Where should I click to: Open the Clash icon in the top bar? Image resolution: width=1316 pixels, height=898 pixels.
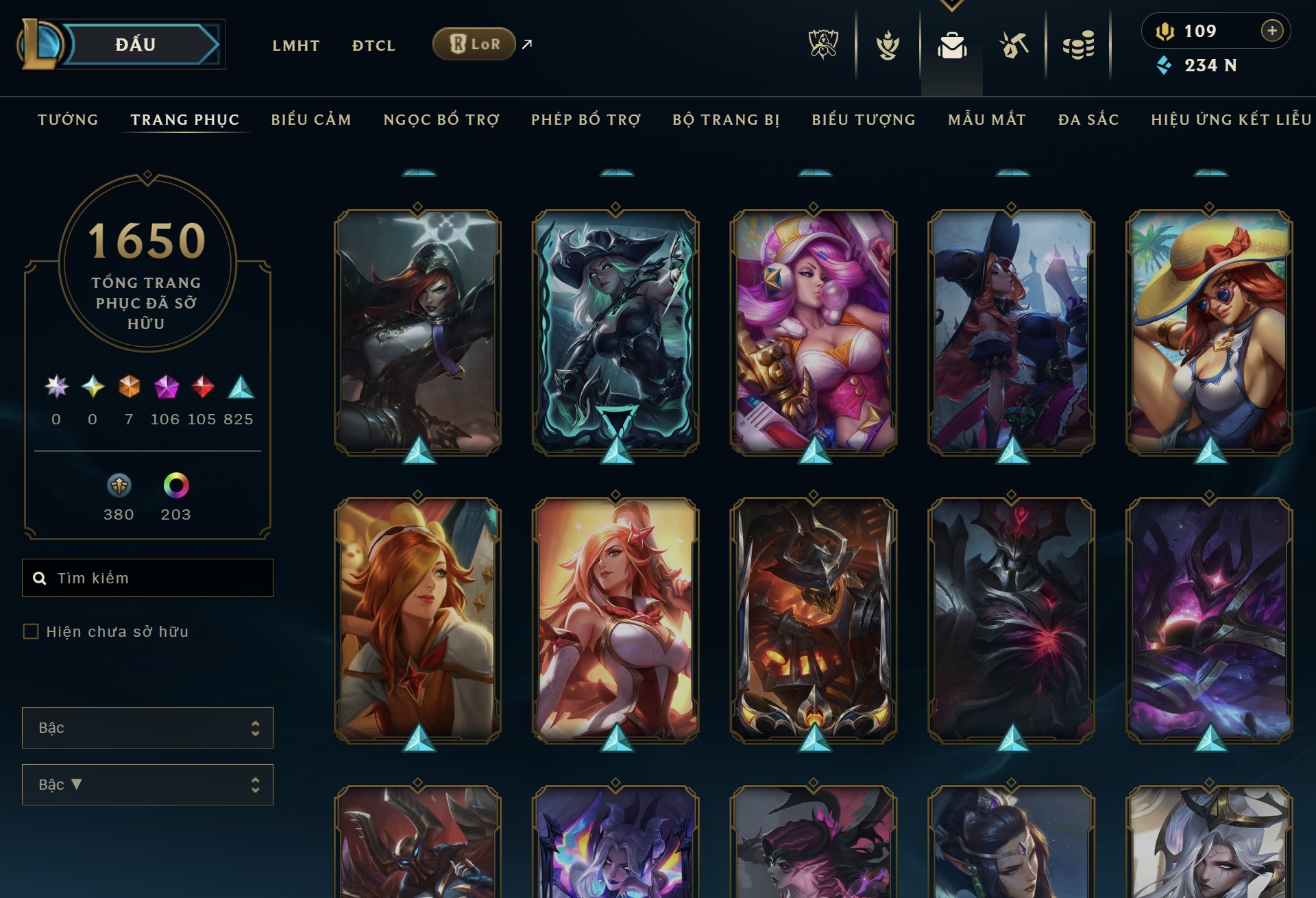click(x=888, y=45)
